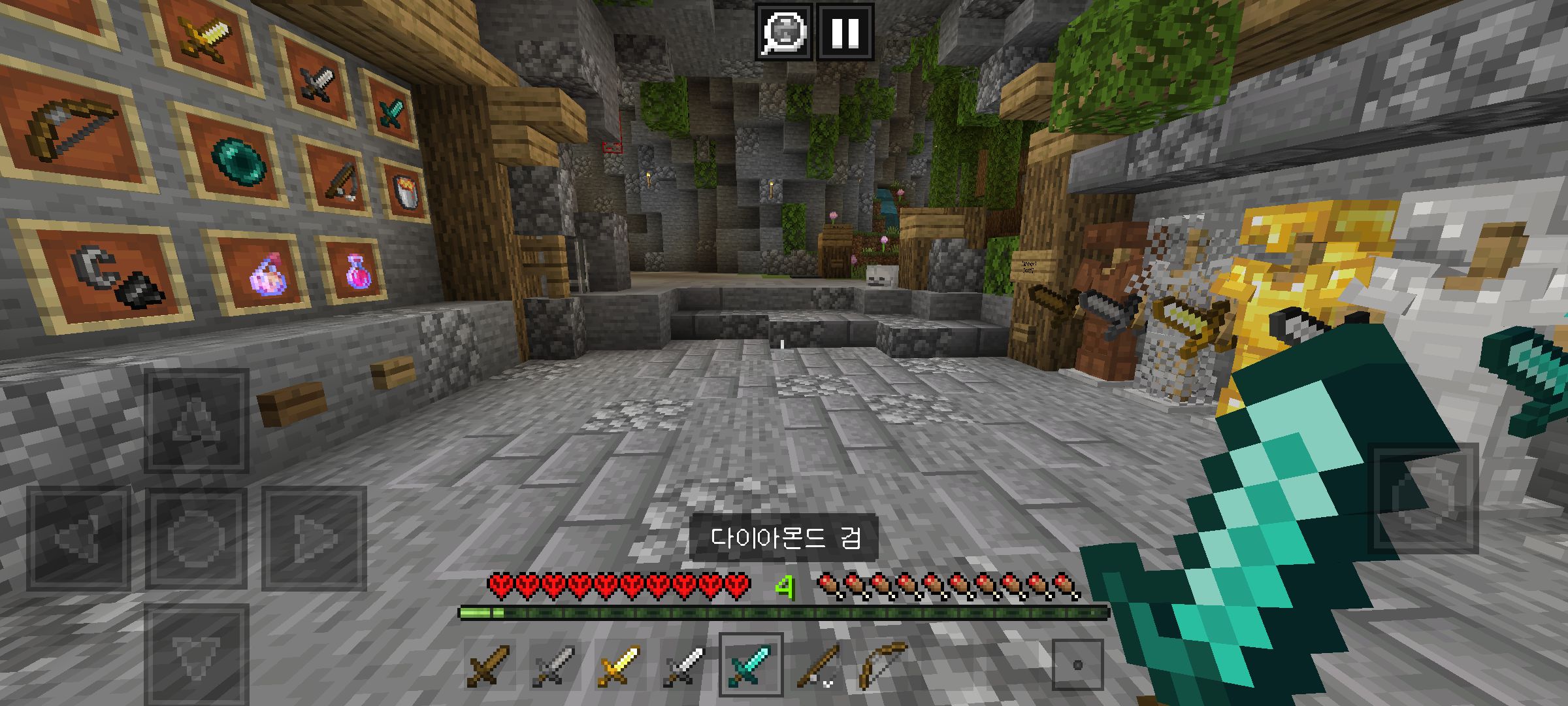This screenshot has width=1568, height=706.
Task: Tap the move forward arrow
Action: [196, 420]
